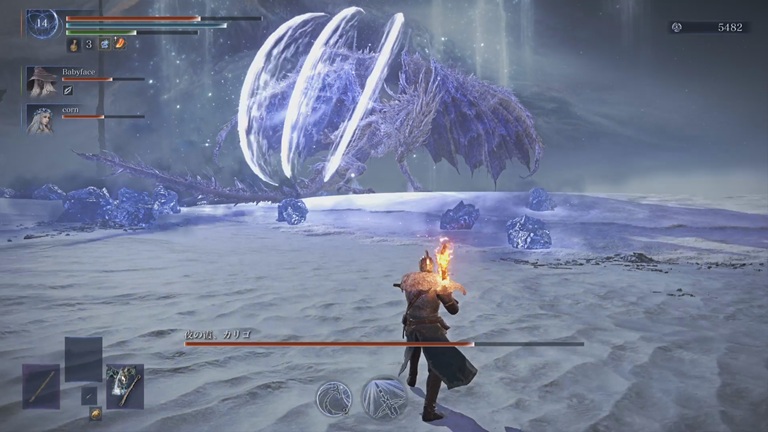
Task: Click the orange flame buff icon
Action: (120, 44)
